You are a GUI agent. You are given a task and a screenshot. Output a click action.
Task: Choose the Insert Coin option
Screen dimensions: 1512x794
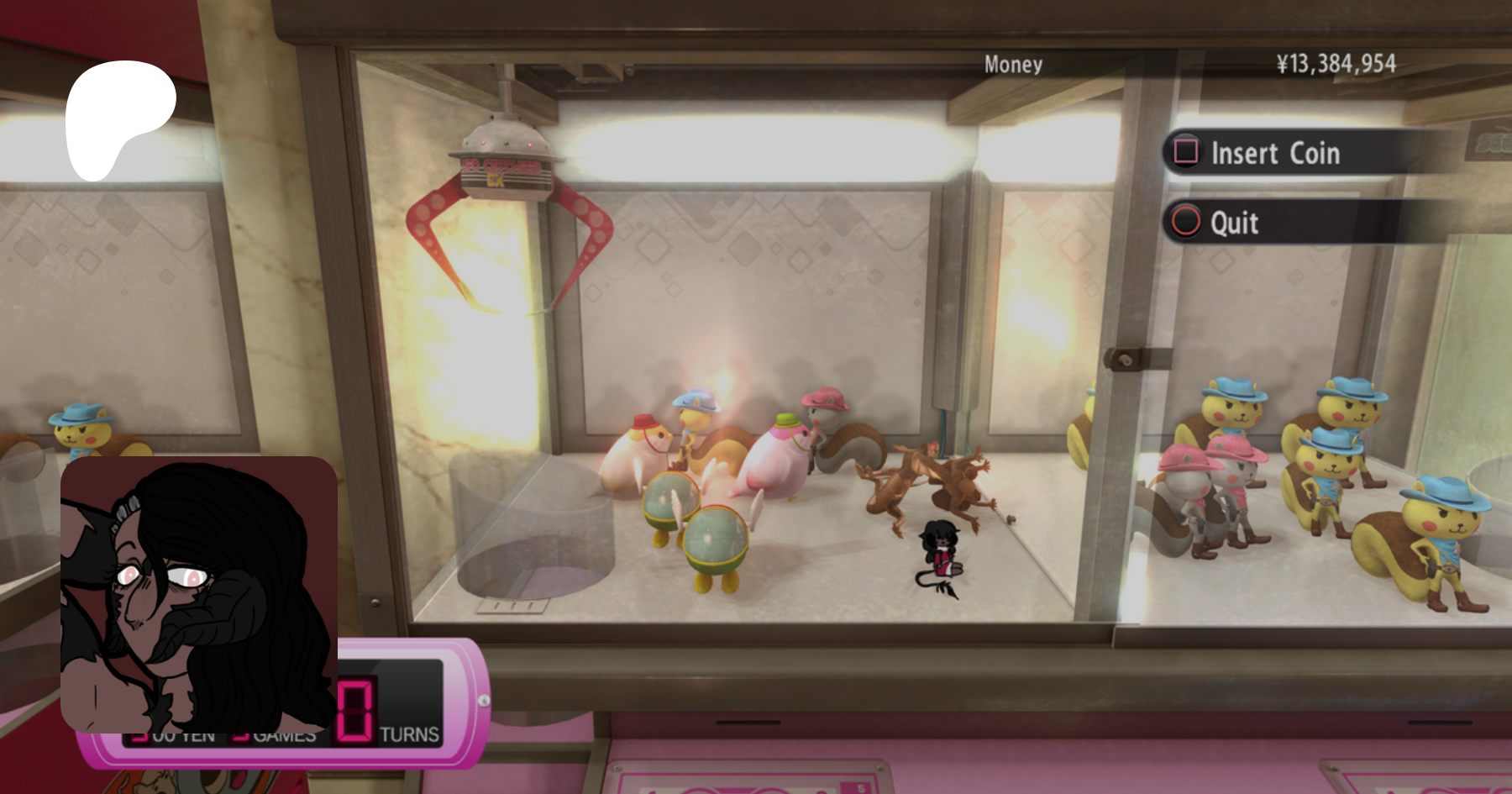[x=1273, y=153]
